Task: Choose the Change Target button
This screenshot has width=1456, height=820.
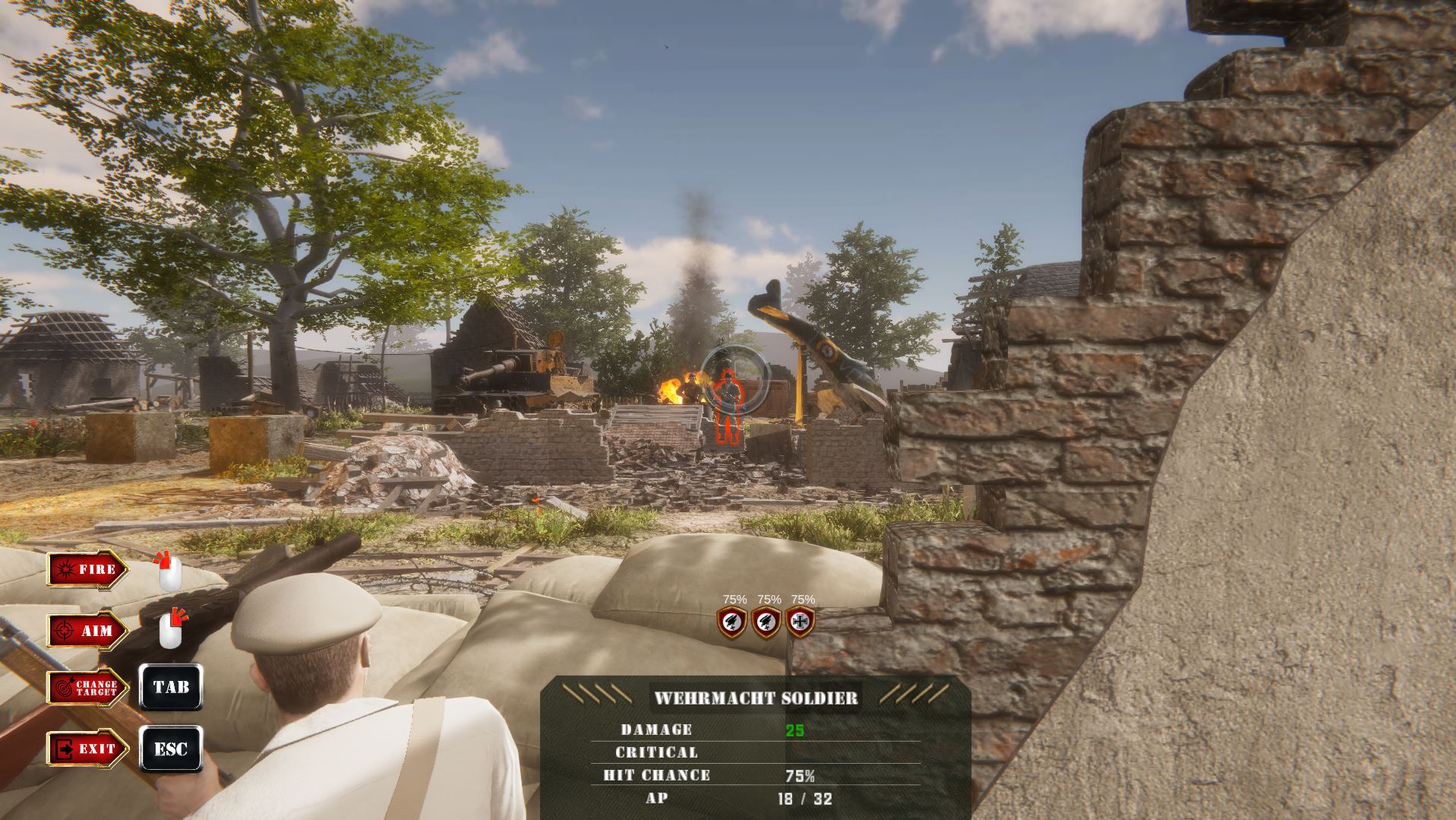Action: [x=87, y=688]
